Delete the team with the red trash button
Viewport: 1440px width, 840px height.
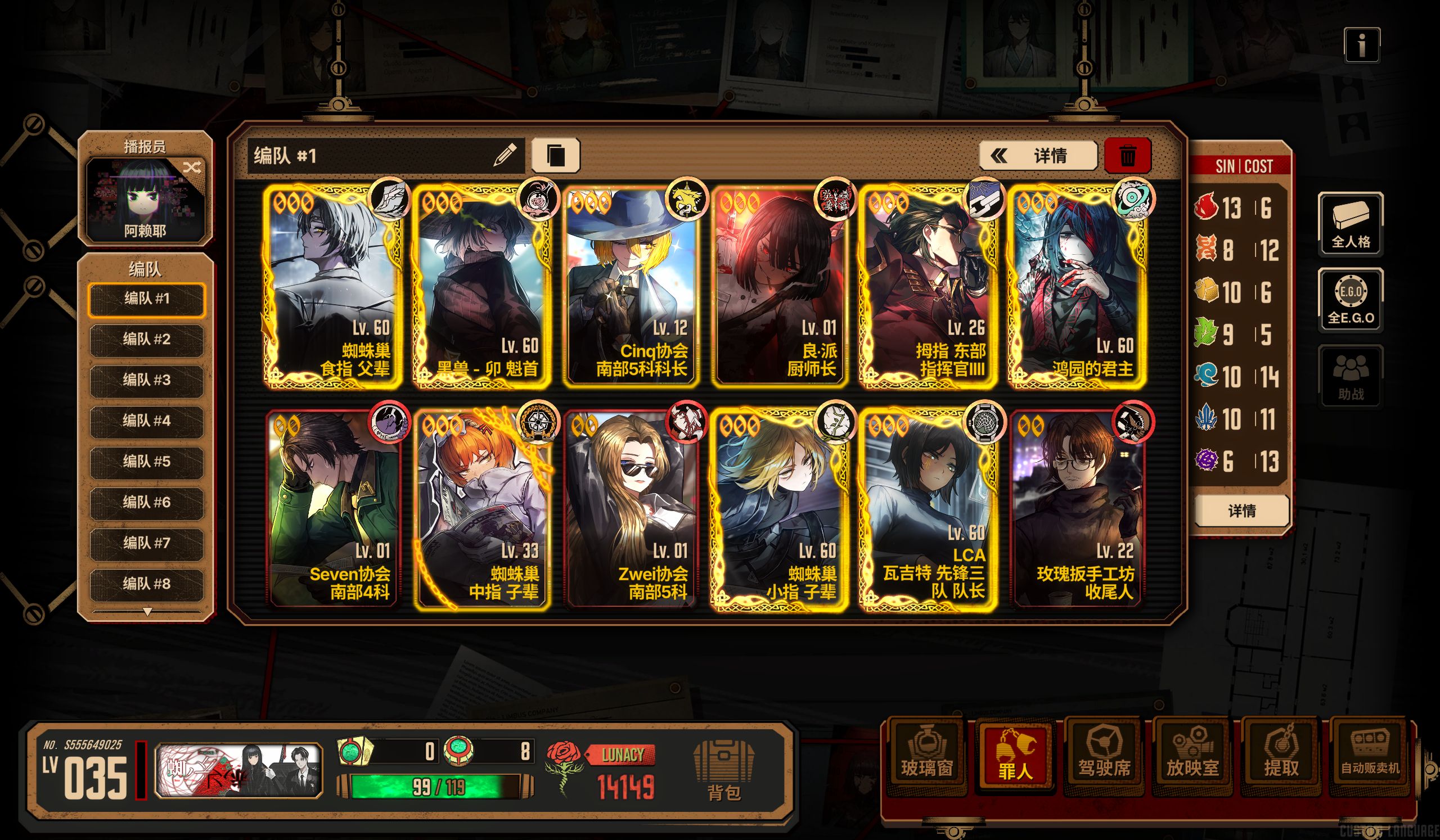[x=1127, y=156]
